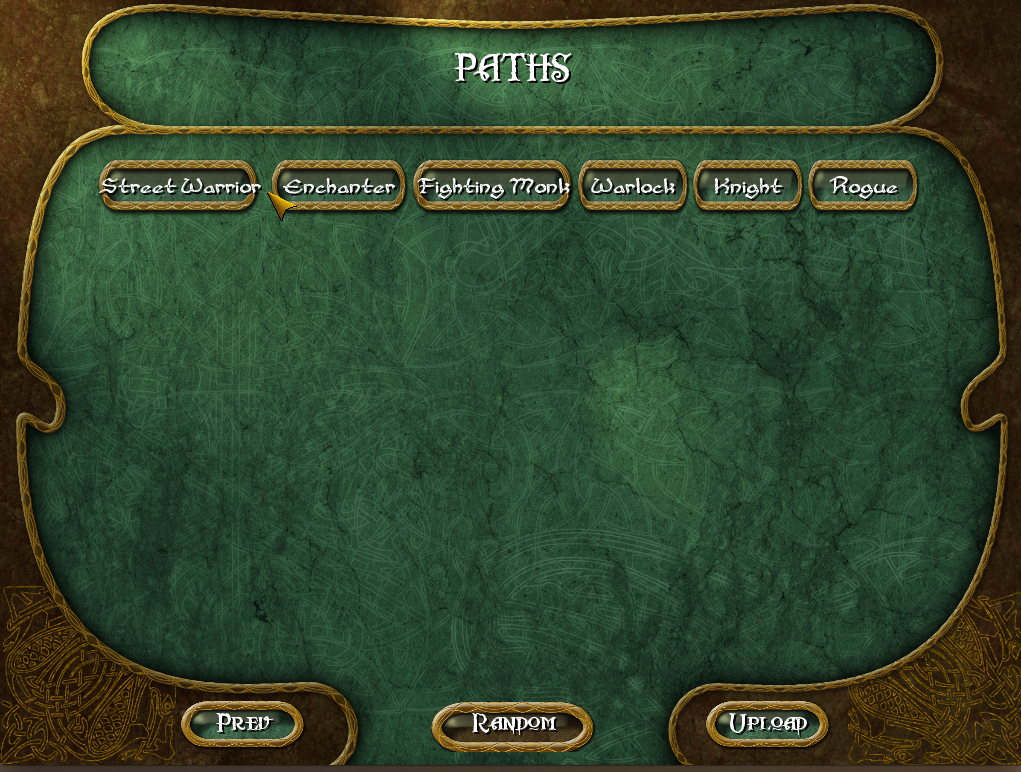Click the Random button
1021x772 pixels.
(x=512, y=723)
